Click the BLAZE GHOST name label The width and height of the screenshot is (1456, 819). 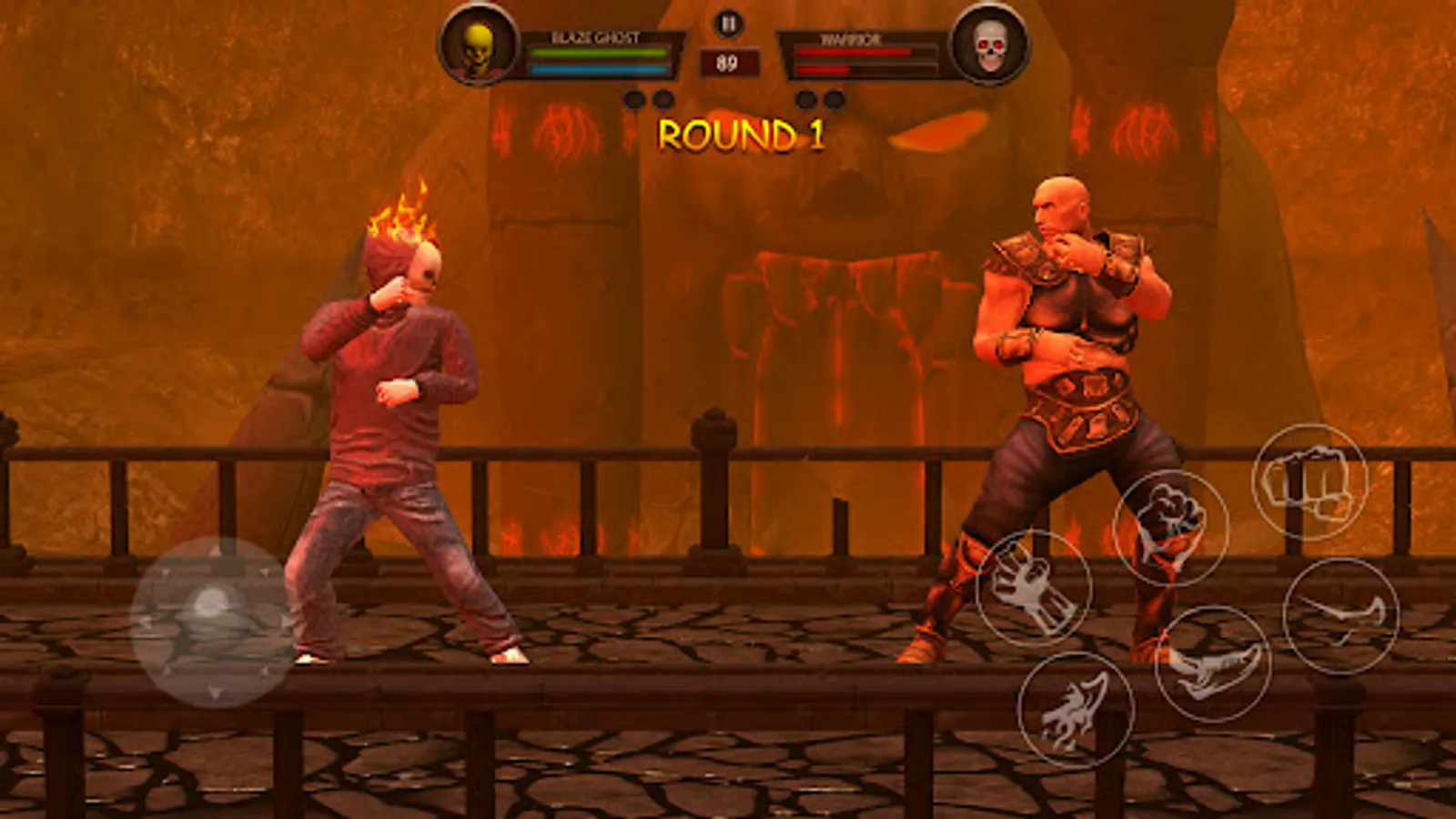[596, 35]
